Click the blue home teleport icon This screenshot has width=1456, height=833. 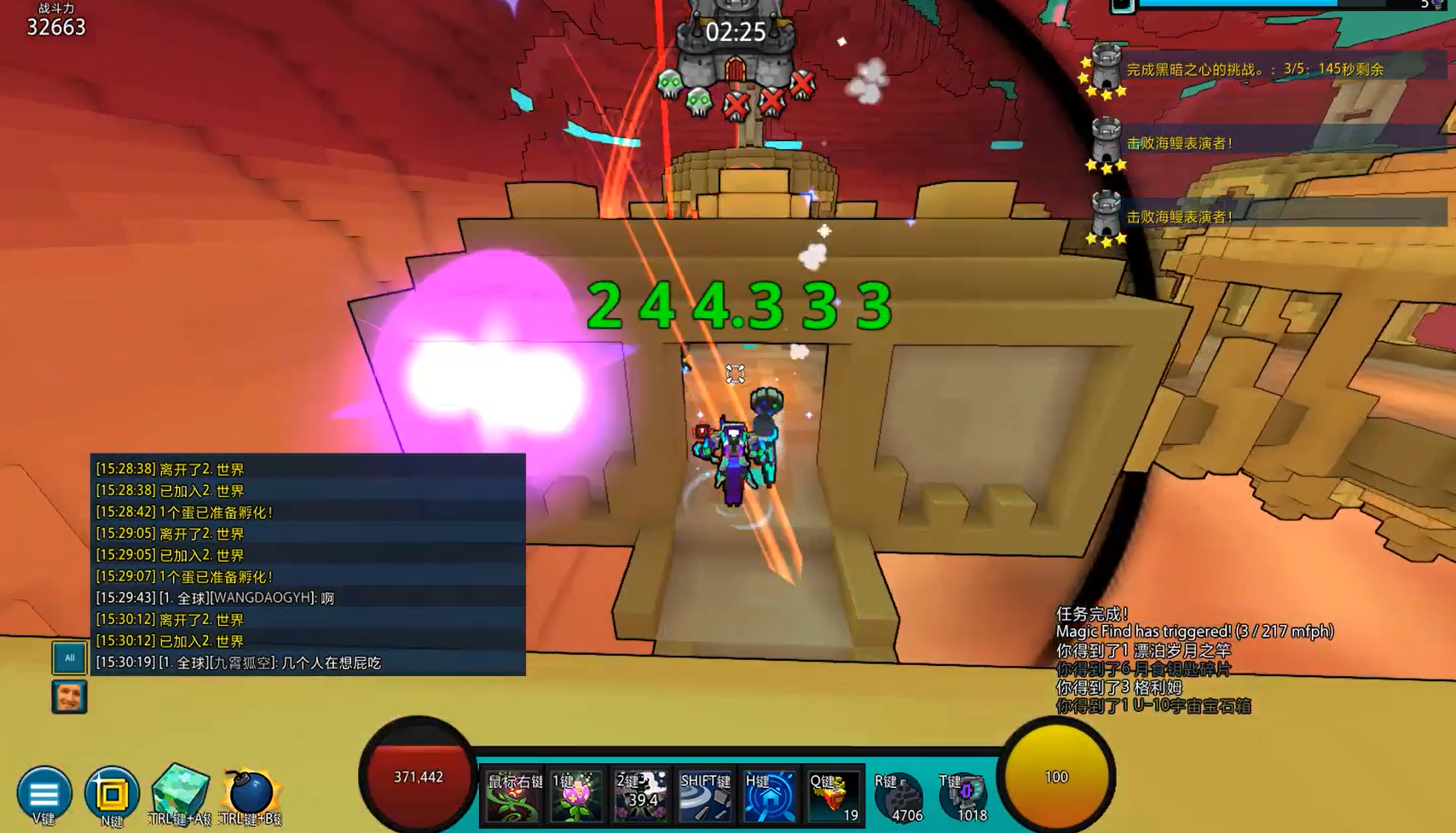[x=769, y=796]
